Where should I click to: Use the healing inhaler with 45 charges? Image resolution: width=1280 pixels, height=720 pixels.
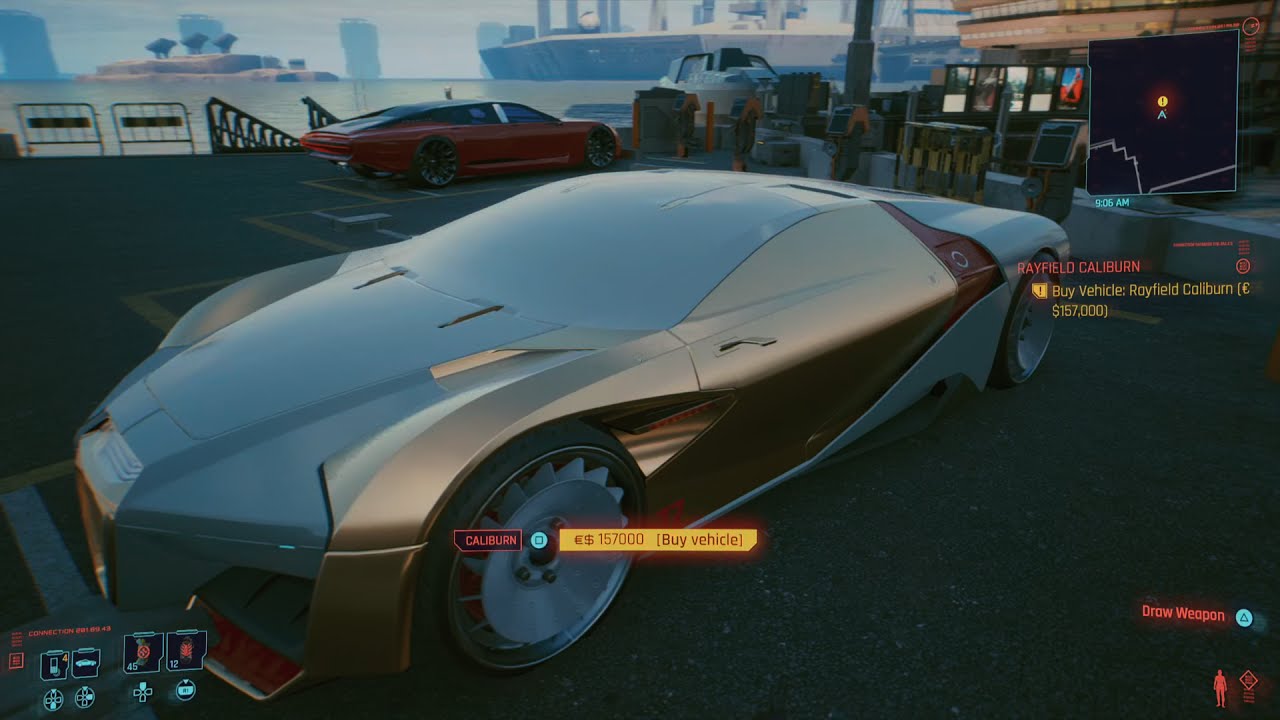pyautogui.click(x=143, y=653)
